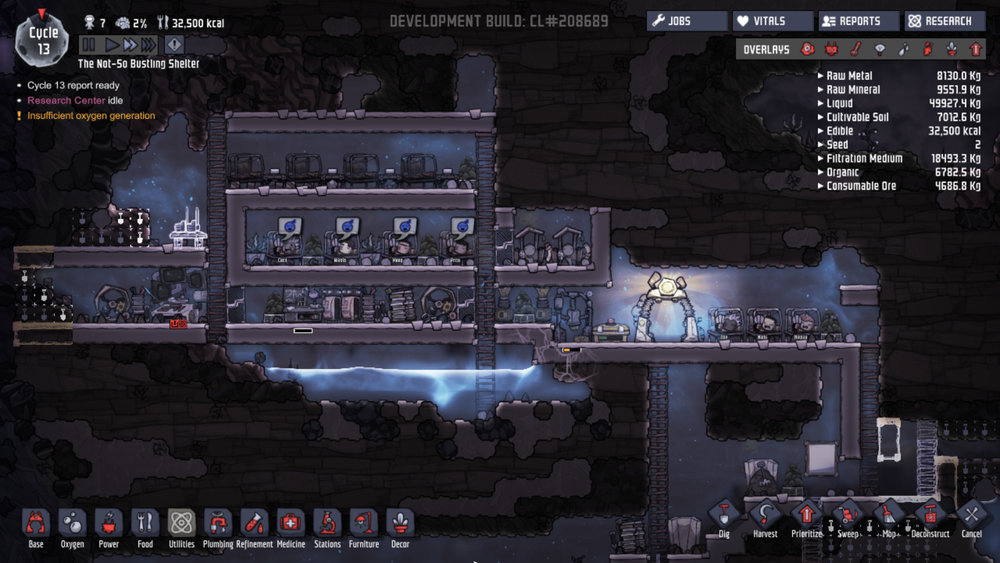Select the Mop tool
The width and height of the screenshot is (1000, 563).
[888, 516]
